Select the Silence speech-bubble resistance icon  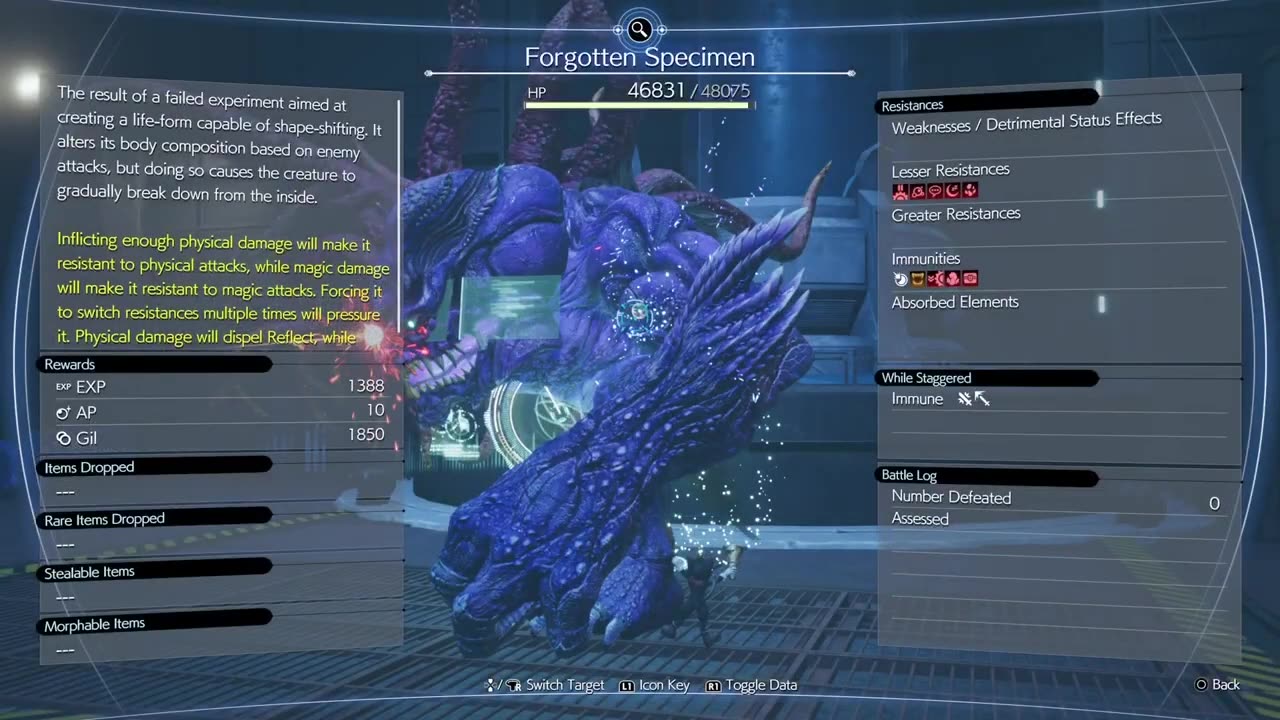click(x=935, y=191)
